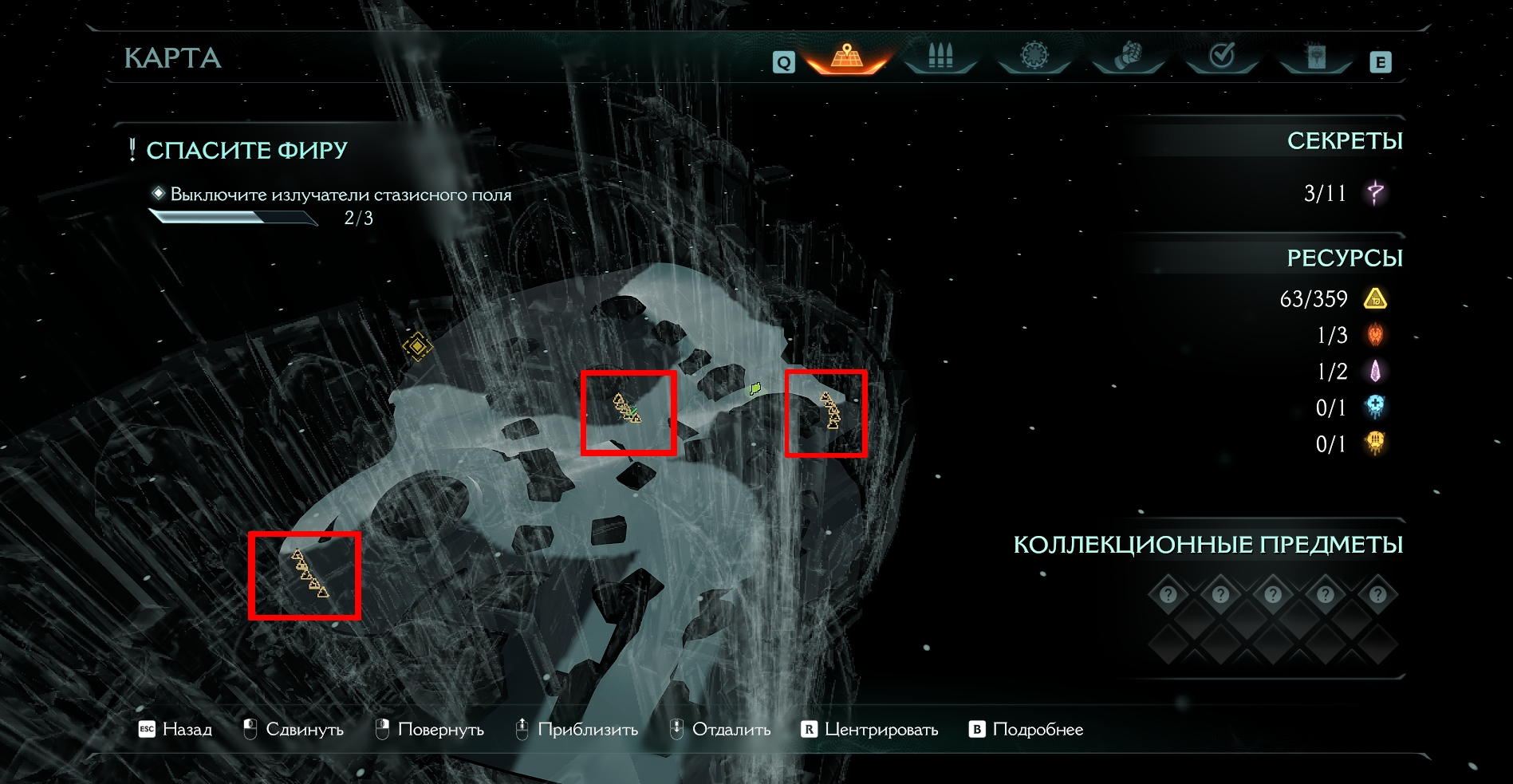The height and width of the screenshot is (784, 1513).
Task: Open the gear-shaped suit tab
Action: pos(1034,57)
